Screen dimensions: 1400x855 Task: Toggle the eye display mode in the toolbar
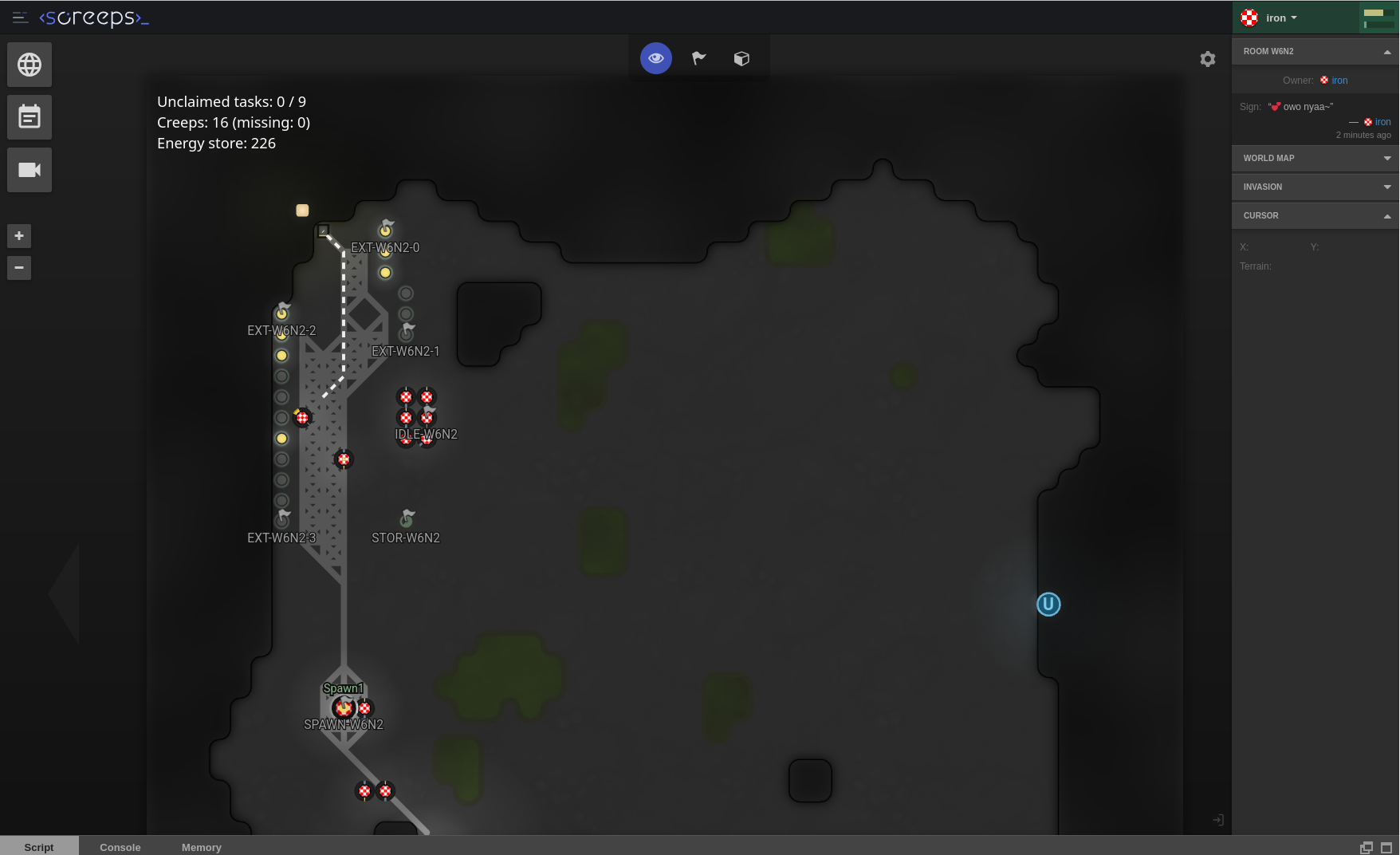[x=655, y=57]
